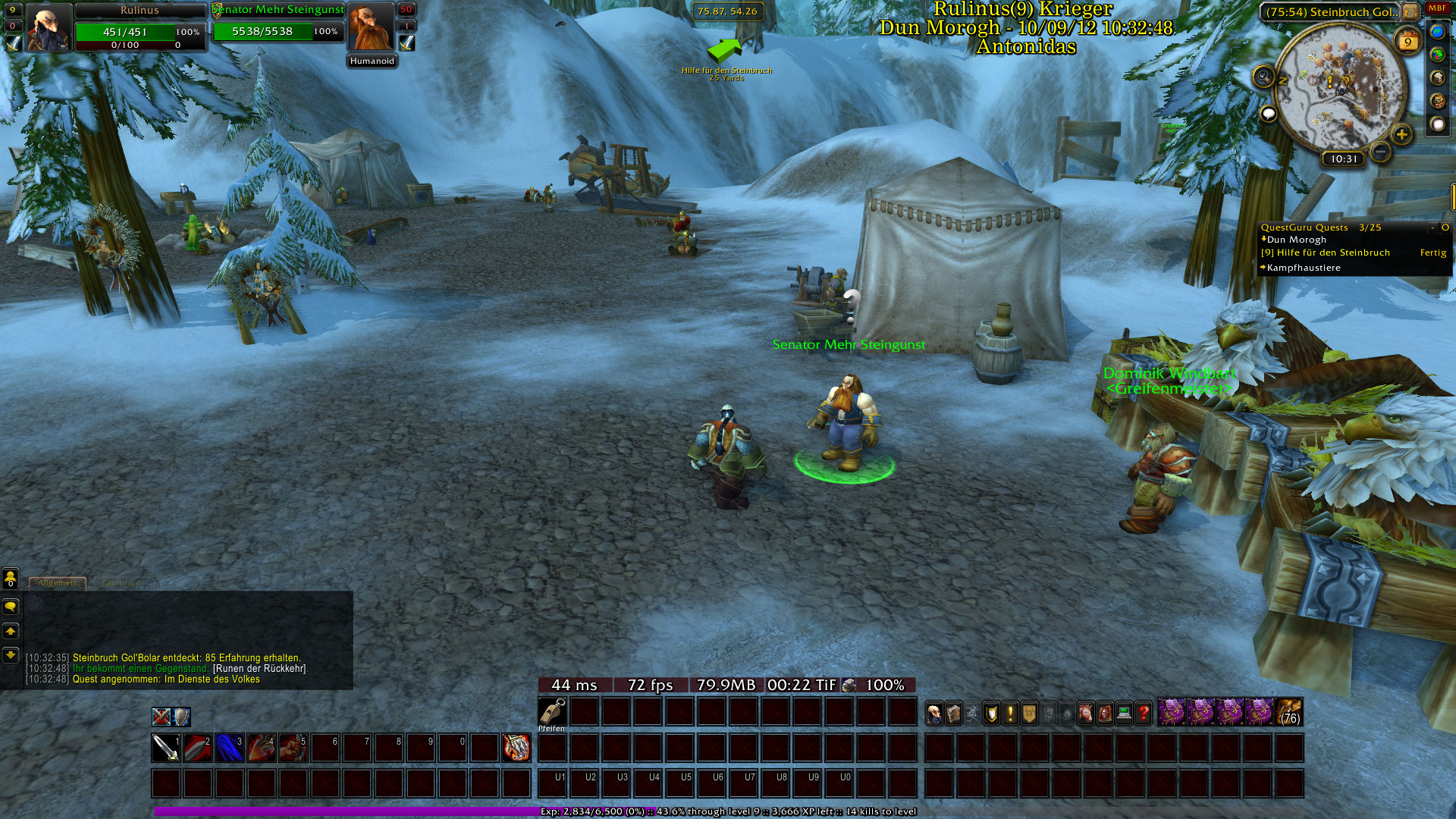Open the calendar showing day 9
Screen dimensions: 1456x819
click(1407, 42)
